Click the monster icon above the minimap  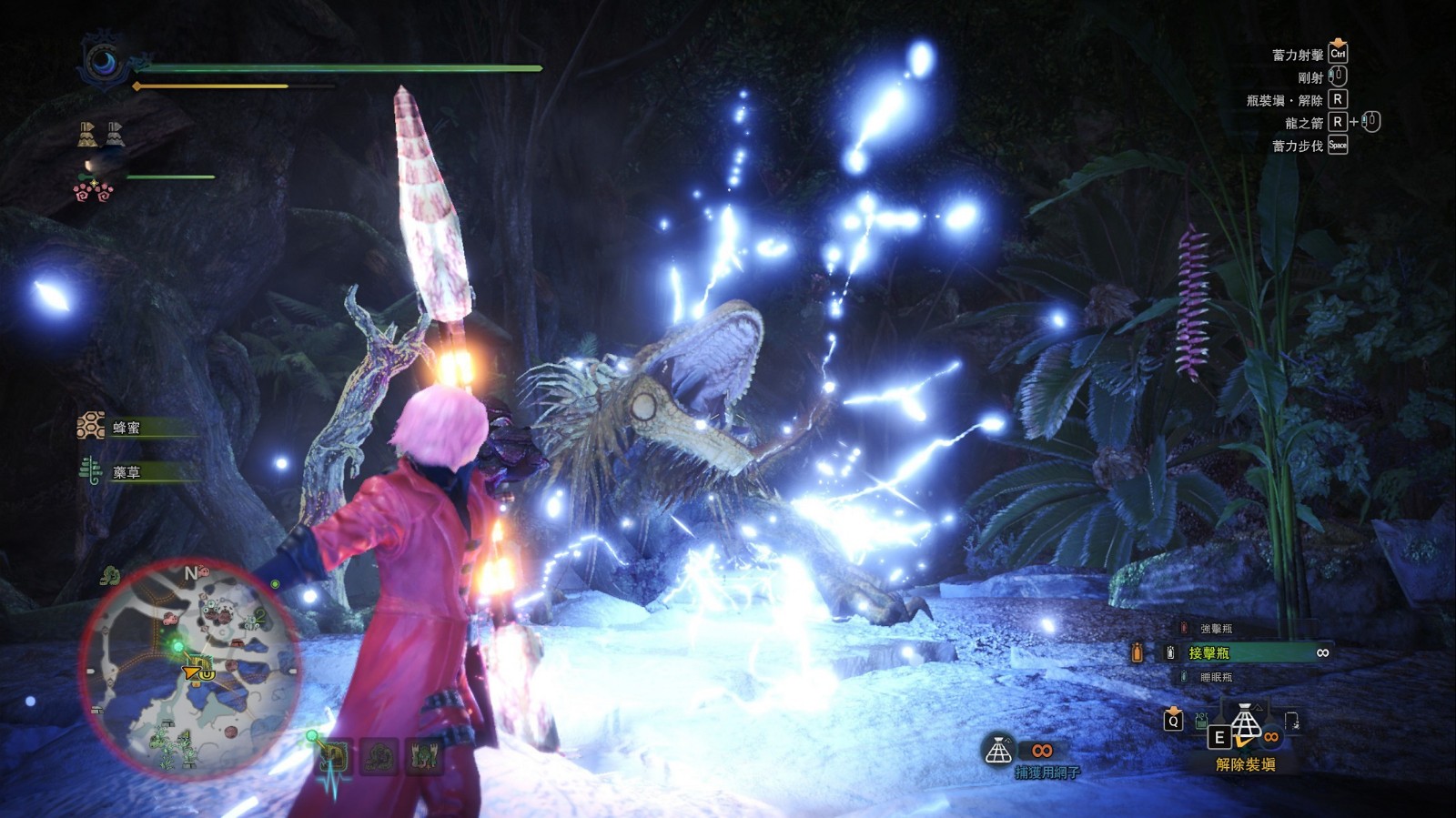pos(111,575)
